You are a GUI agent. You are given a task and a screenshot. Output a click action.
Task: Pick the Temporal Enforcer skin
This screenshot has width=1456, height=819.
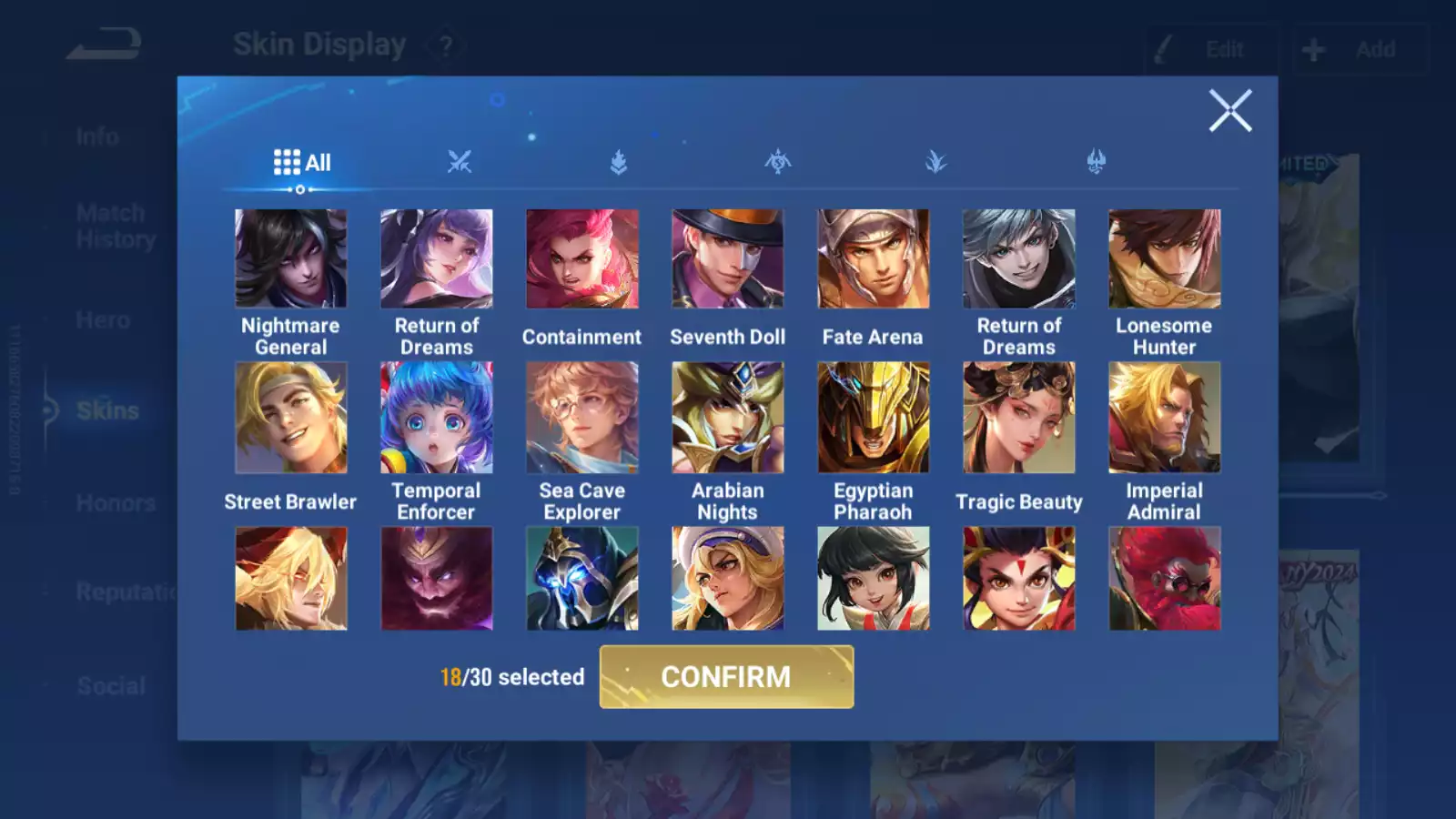pyautogui.click(x=437, y=418)
